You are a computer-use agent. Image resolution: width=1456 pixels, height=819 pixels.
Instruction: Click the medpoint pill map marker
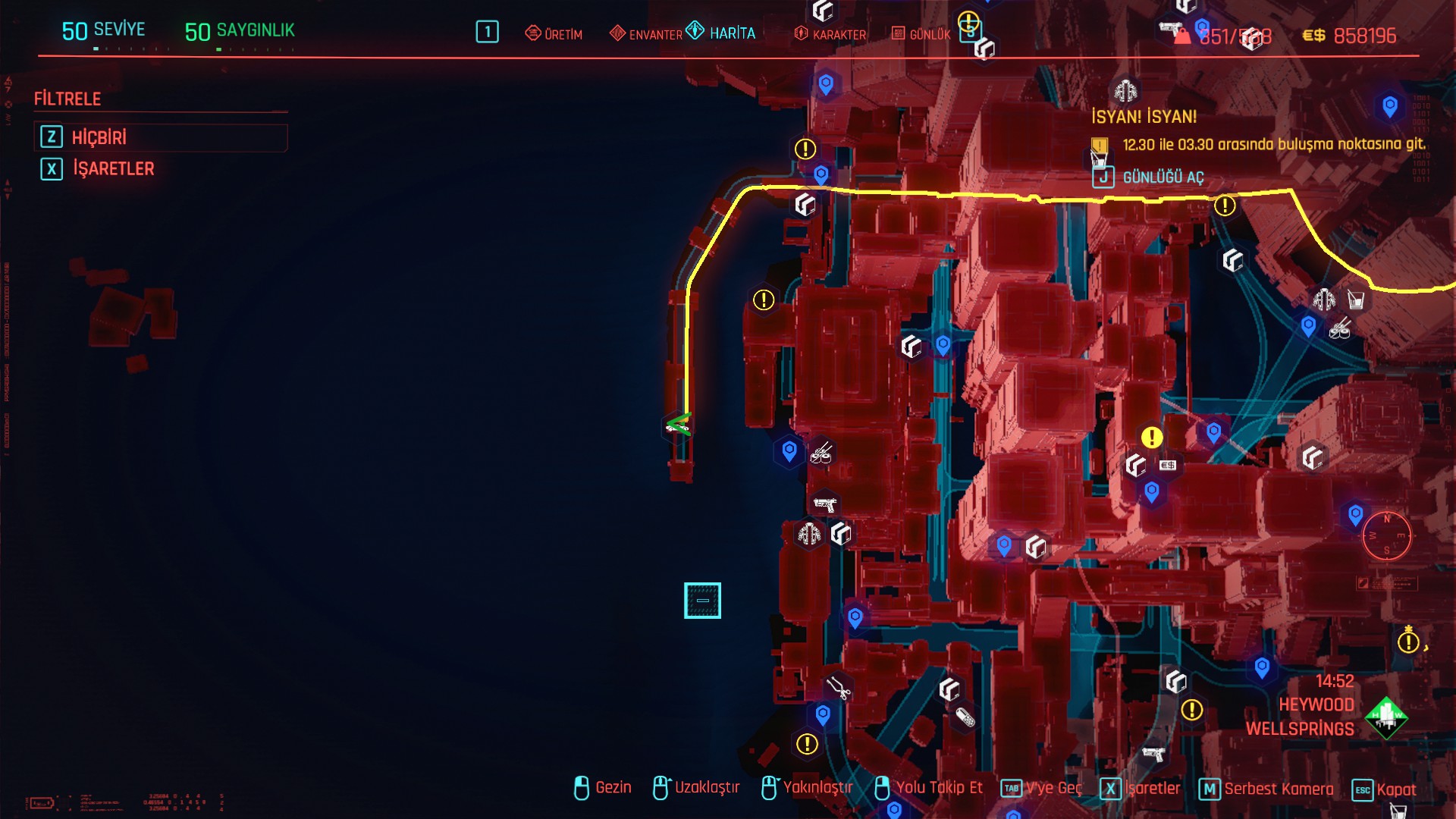click(965, 717)
